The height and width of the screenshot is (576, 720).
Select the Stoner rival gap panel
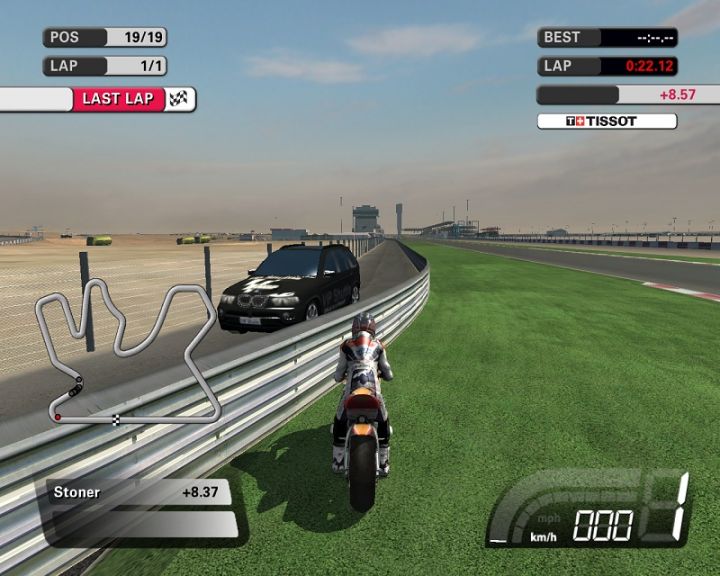pos(138,492)
